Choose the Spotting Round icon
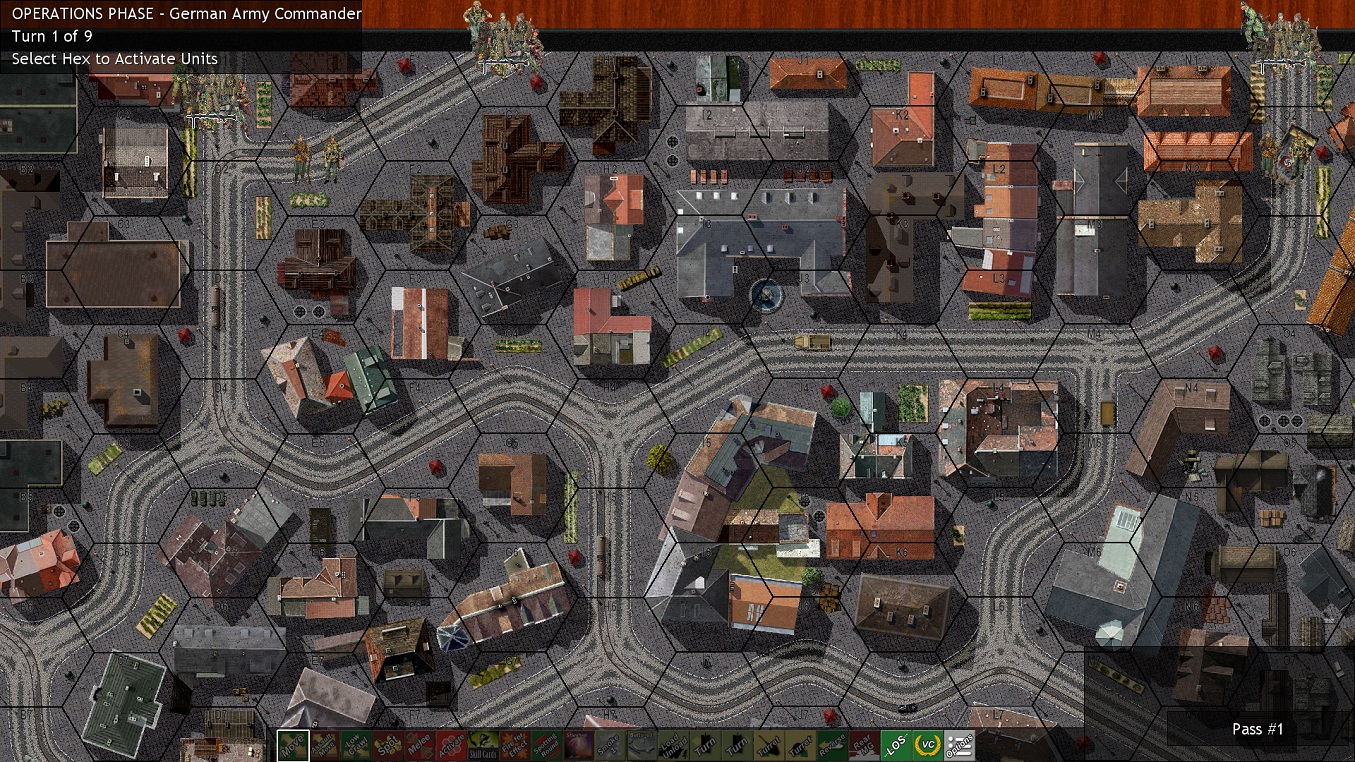 point(549,745)
